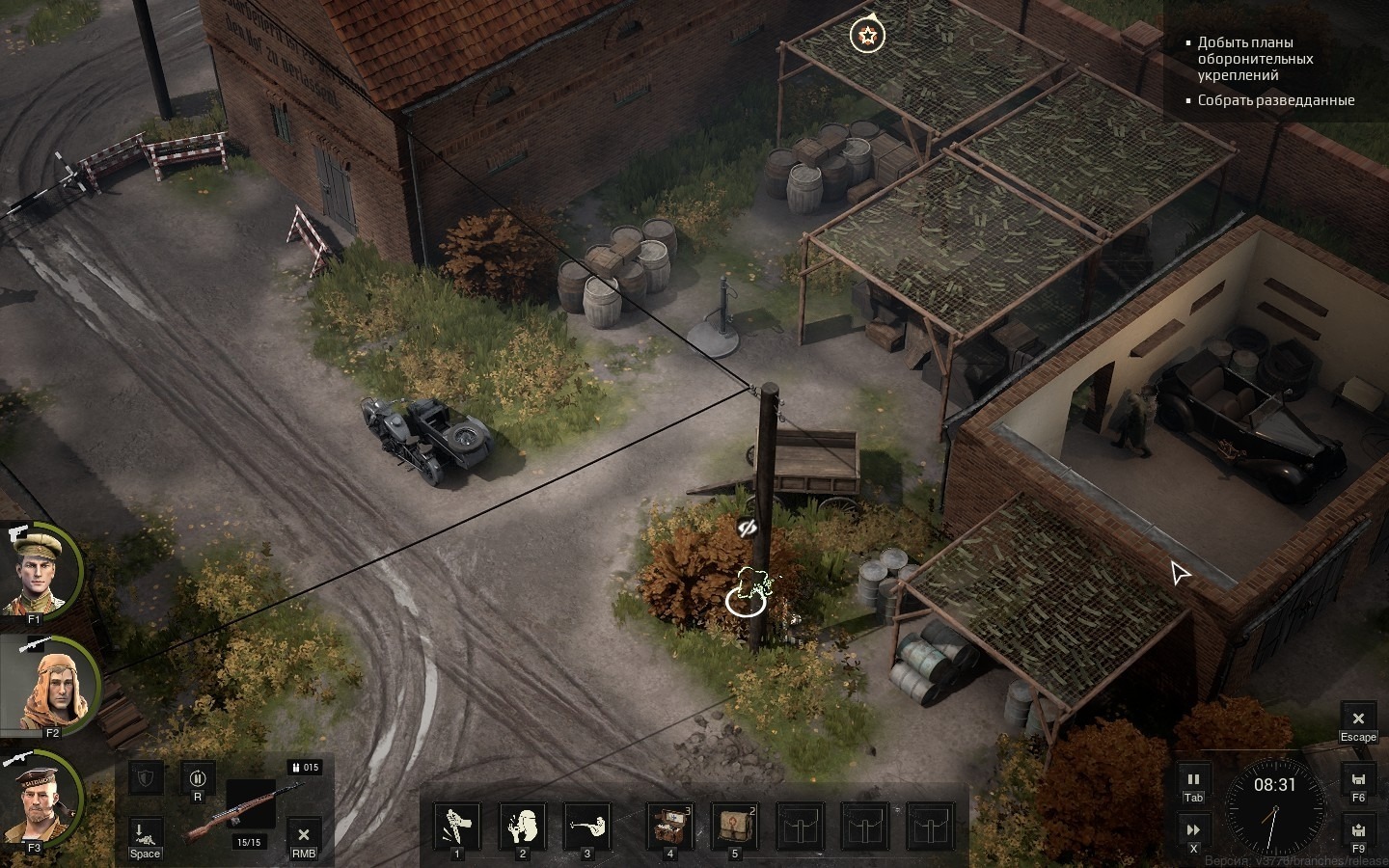Use the medical bag item slot
Image resolution: width=1389 pixels, height=868 pixels.
(734, 827)
